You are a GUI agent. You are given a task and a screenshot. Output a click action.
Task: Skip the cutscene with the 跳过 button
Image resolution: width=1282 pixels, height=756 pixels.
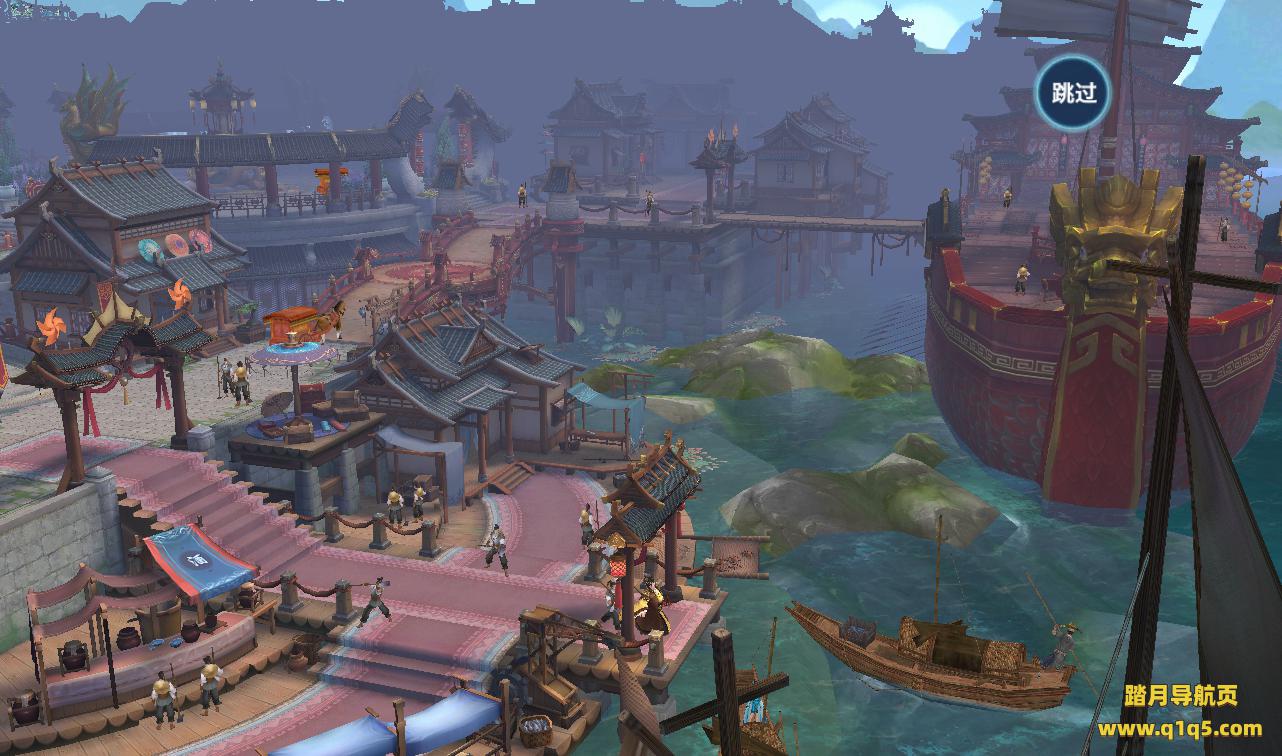click(x=1074, y=93)
